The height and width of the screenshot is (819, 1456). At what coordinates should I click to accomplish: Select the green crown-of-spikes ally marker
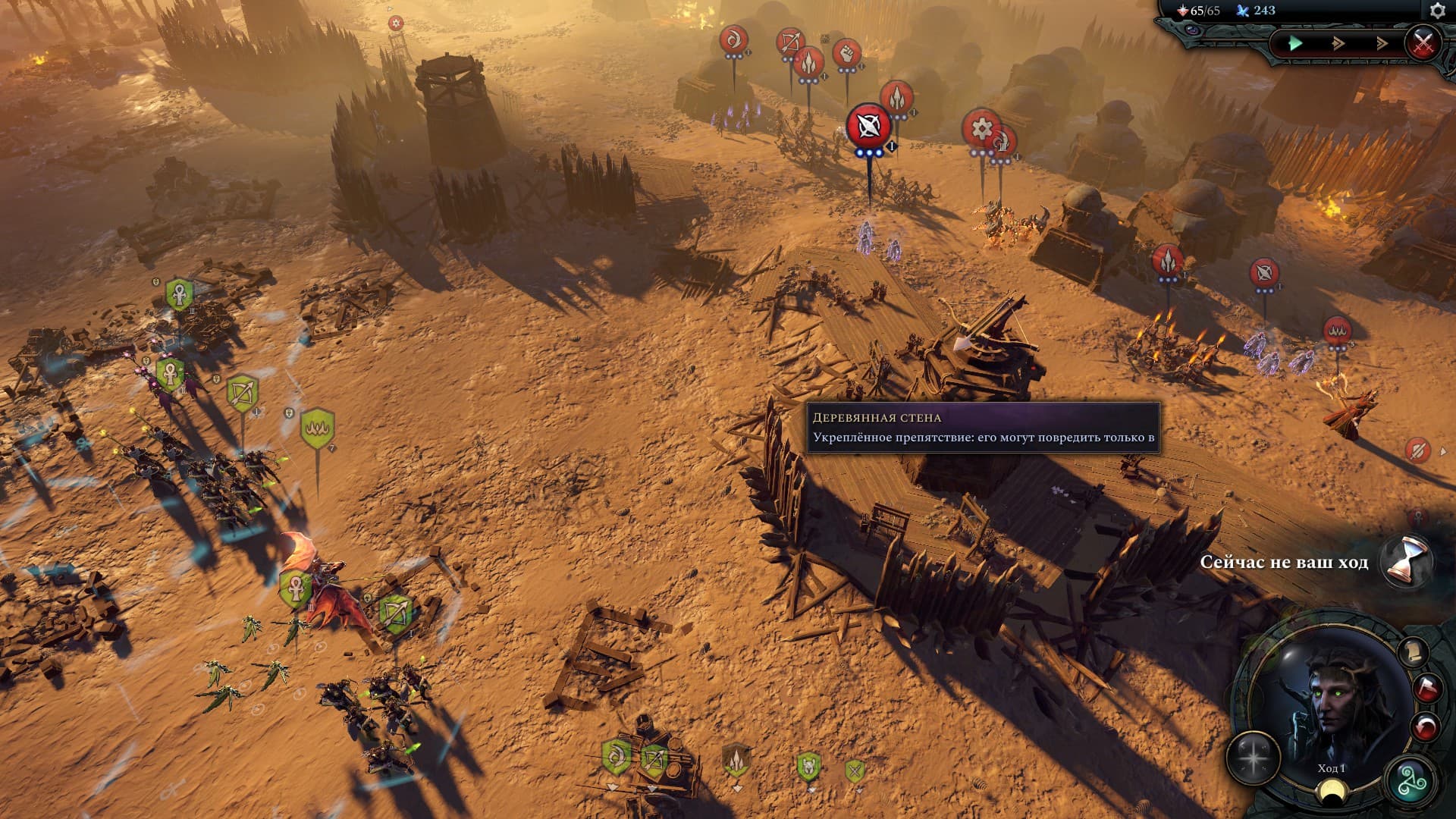(x=317, y=428)
